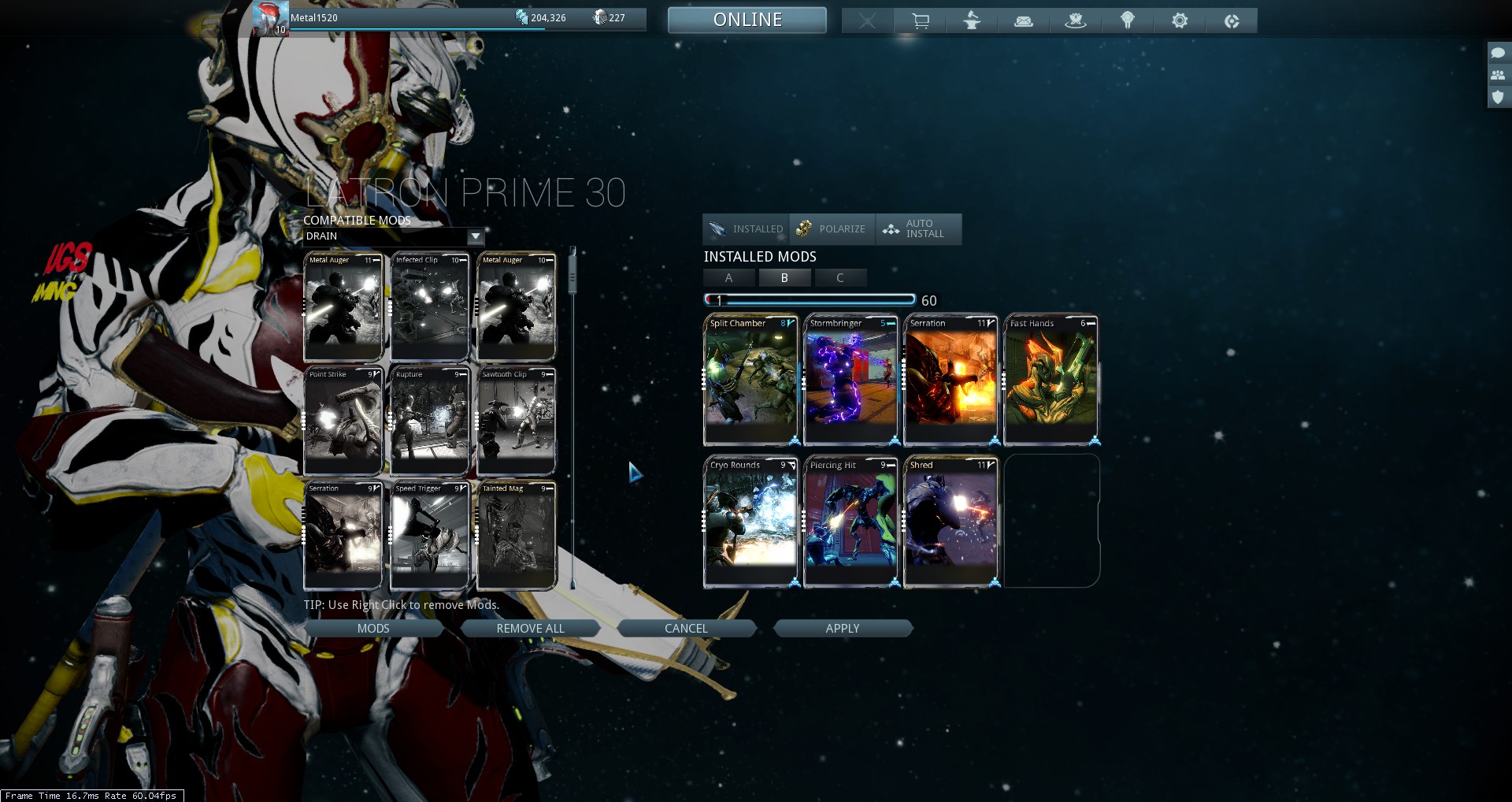Open the Mods button

point(373,628)
